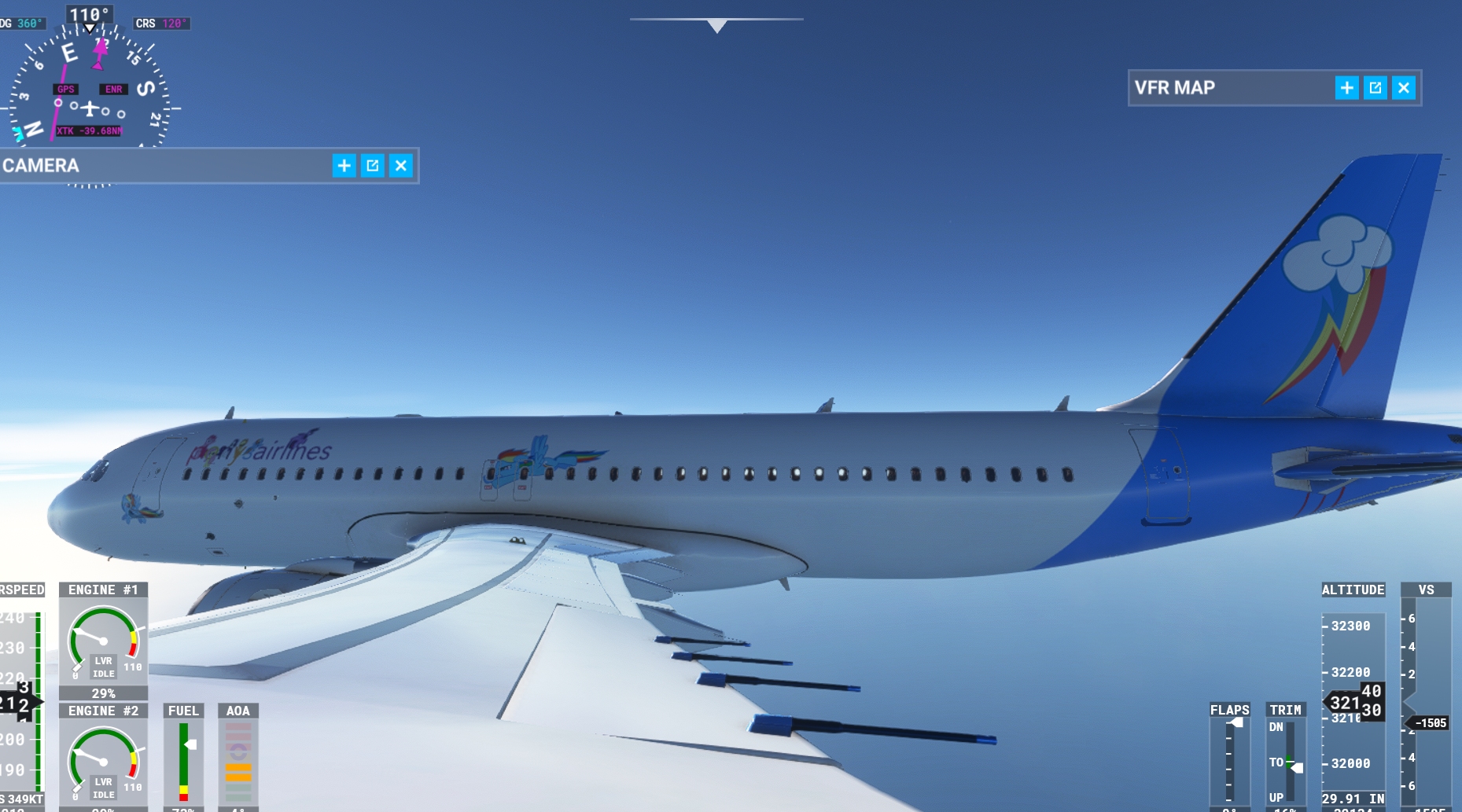Close the Camera panel
The image size is (1462, 812).
401,166
